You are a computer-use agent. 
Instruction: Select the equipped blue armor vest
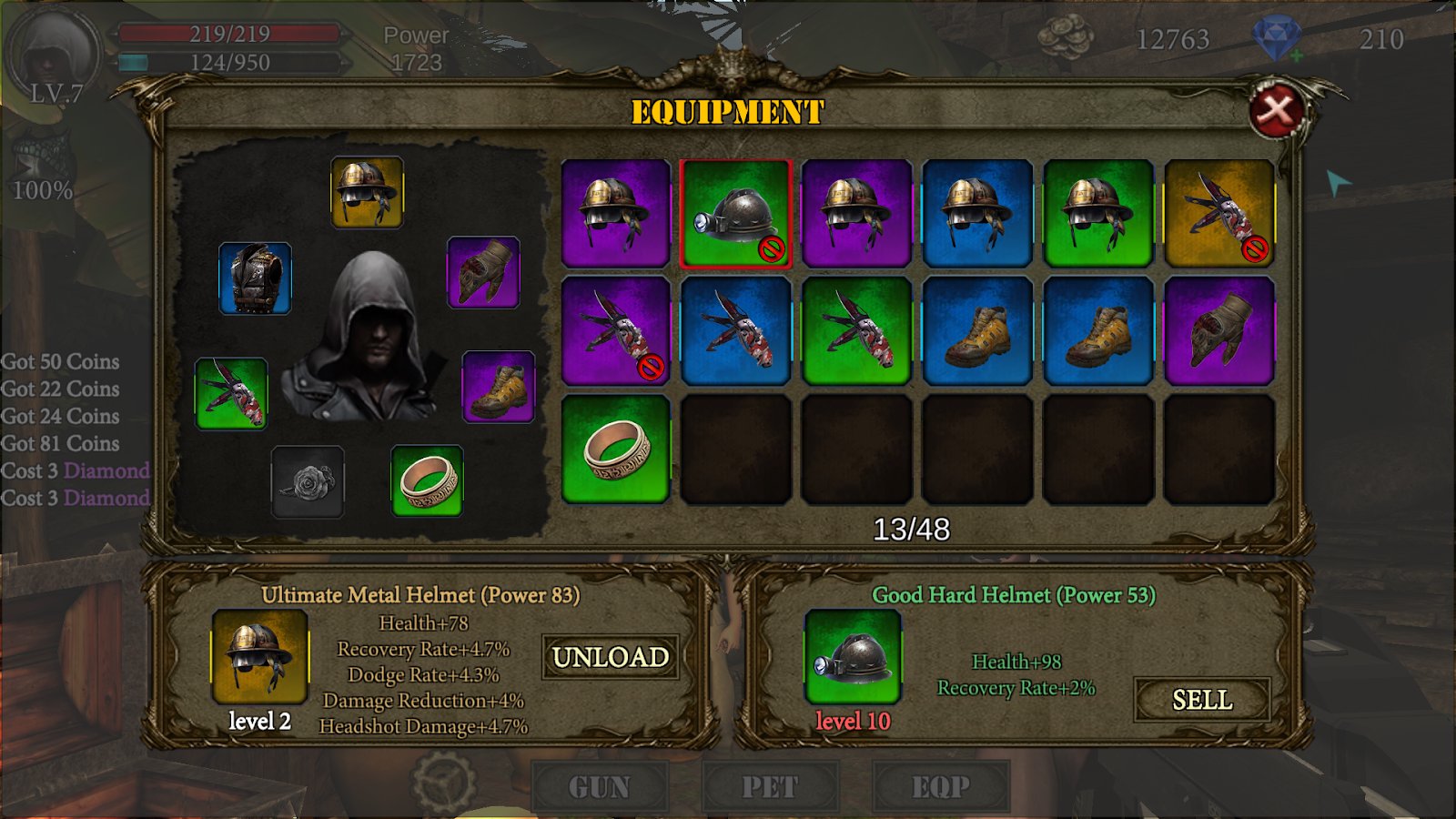(x=255, y=278)
